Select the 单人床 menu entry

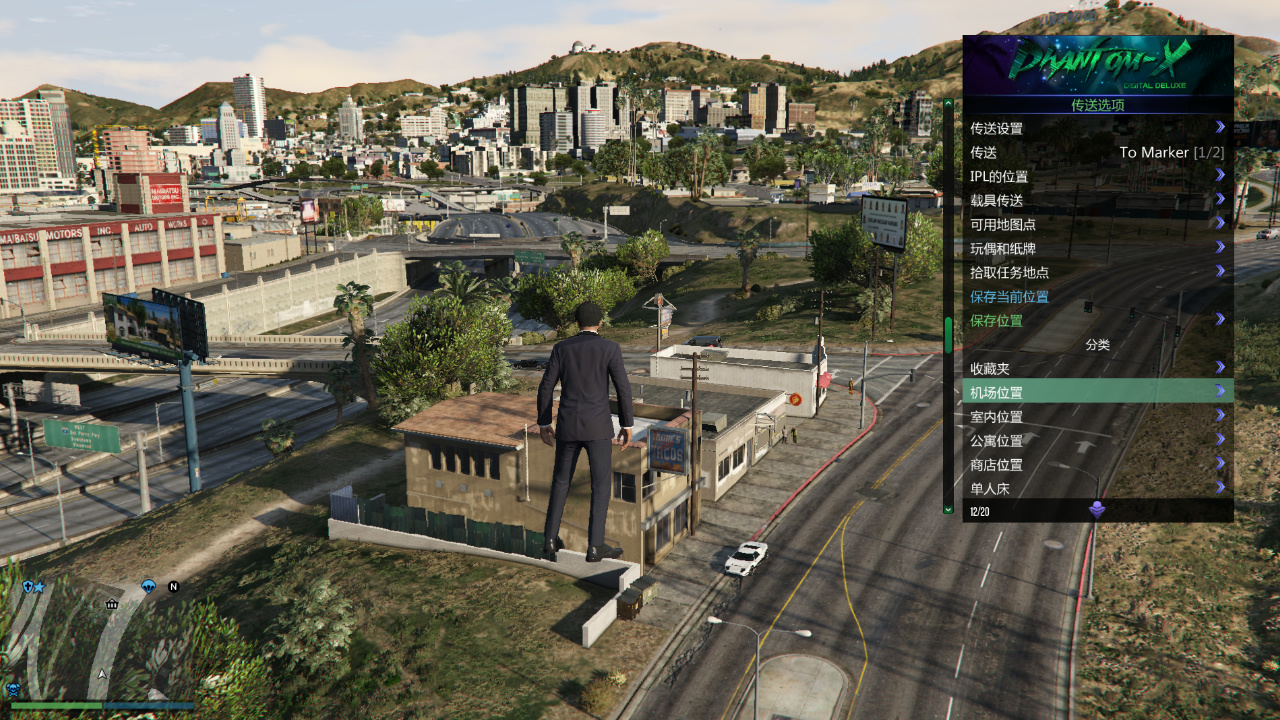click(1097, 488)
